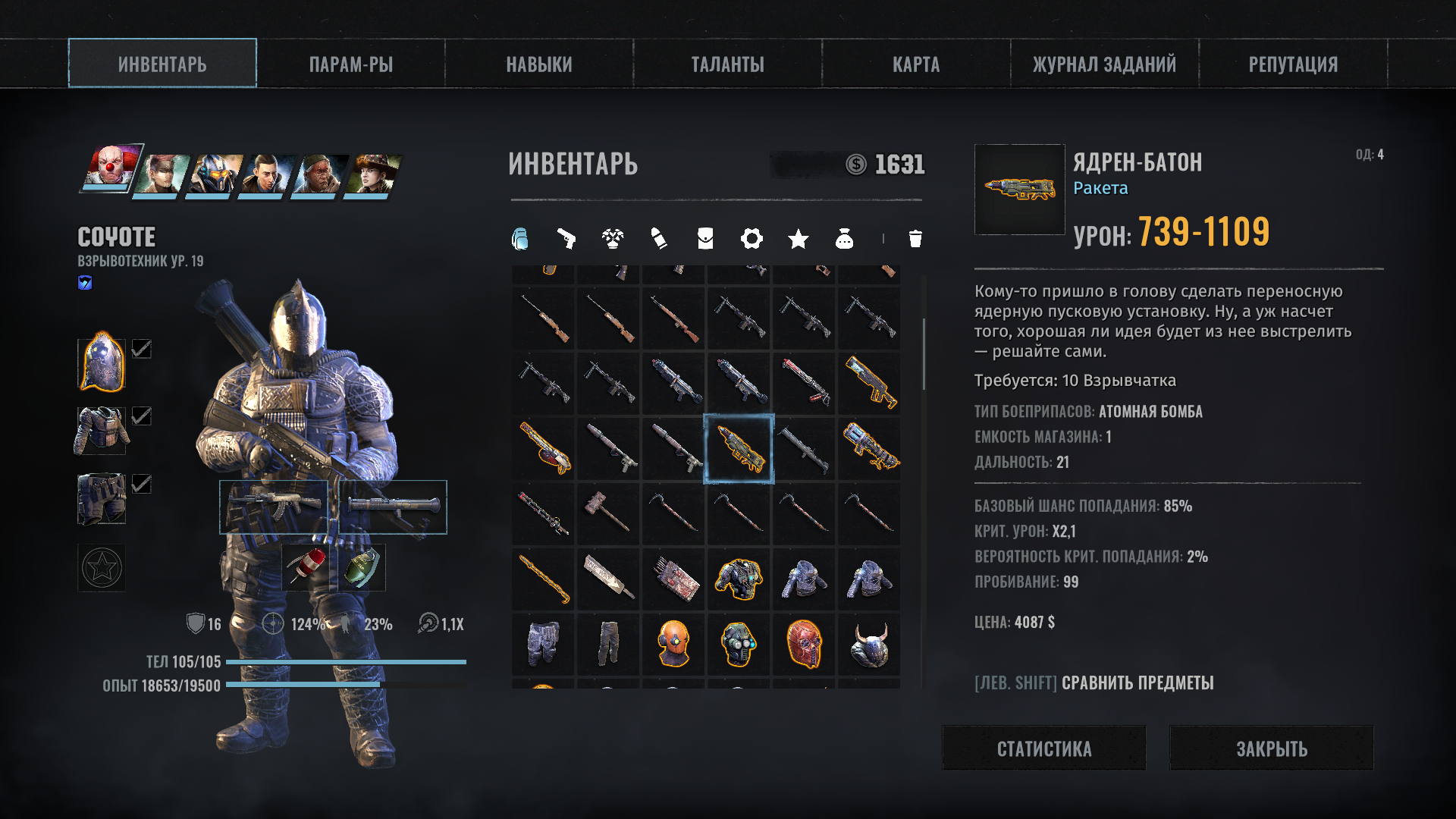Go to the ТАЛАНТЫ tab

point(727,64)
